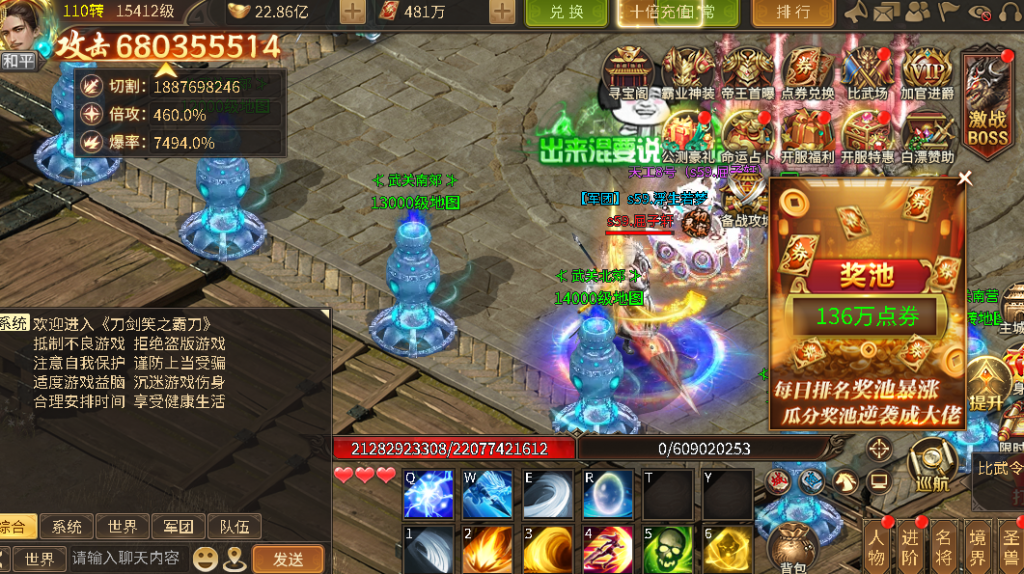
Task: Cast the fire slash skill in slot 2
Action: tap(488, 549)
